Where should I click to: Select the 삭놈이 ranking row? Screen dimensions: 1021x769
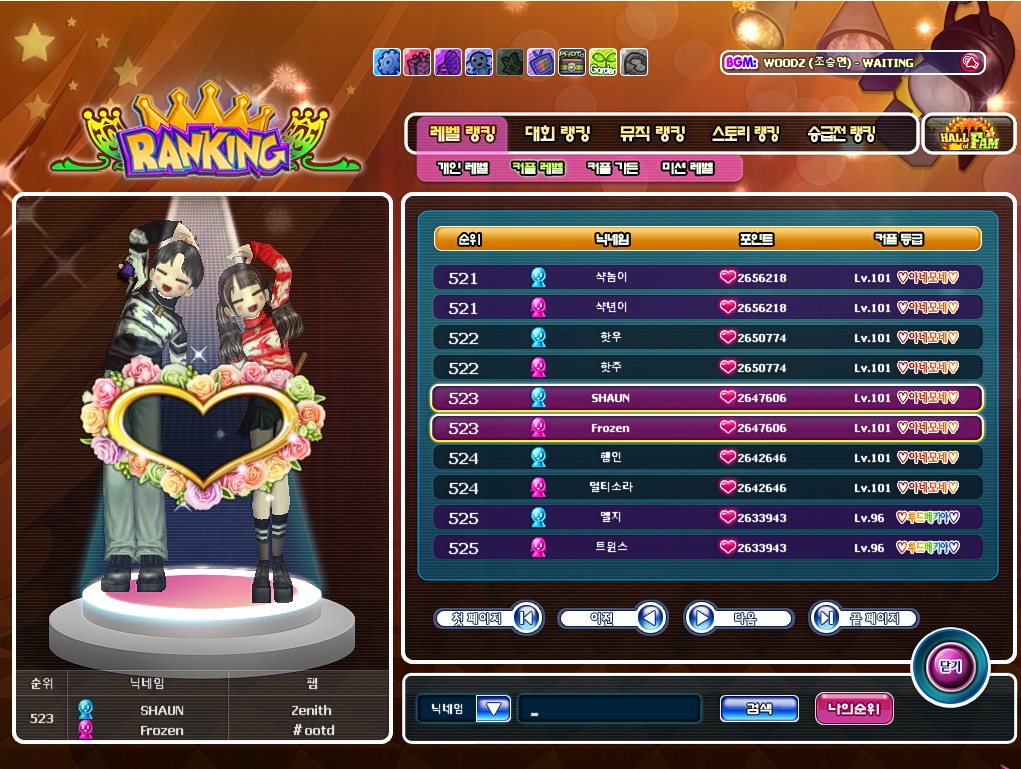(x=708, y=278)
